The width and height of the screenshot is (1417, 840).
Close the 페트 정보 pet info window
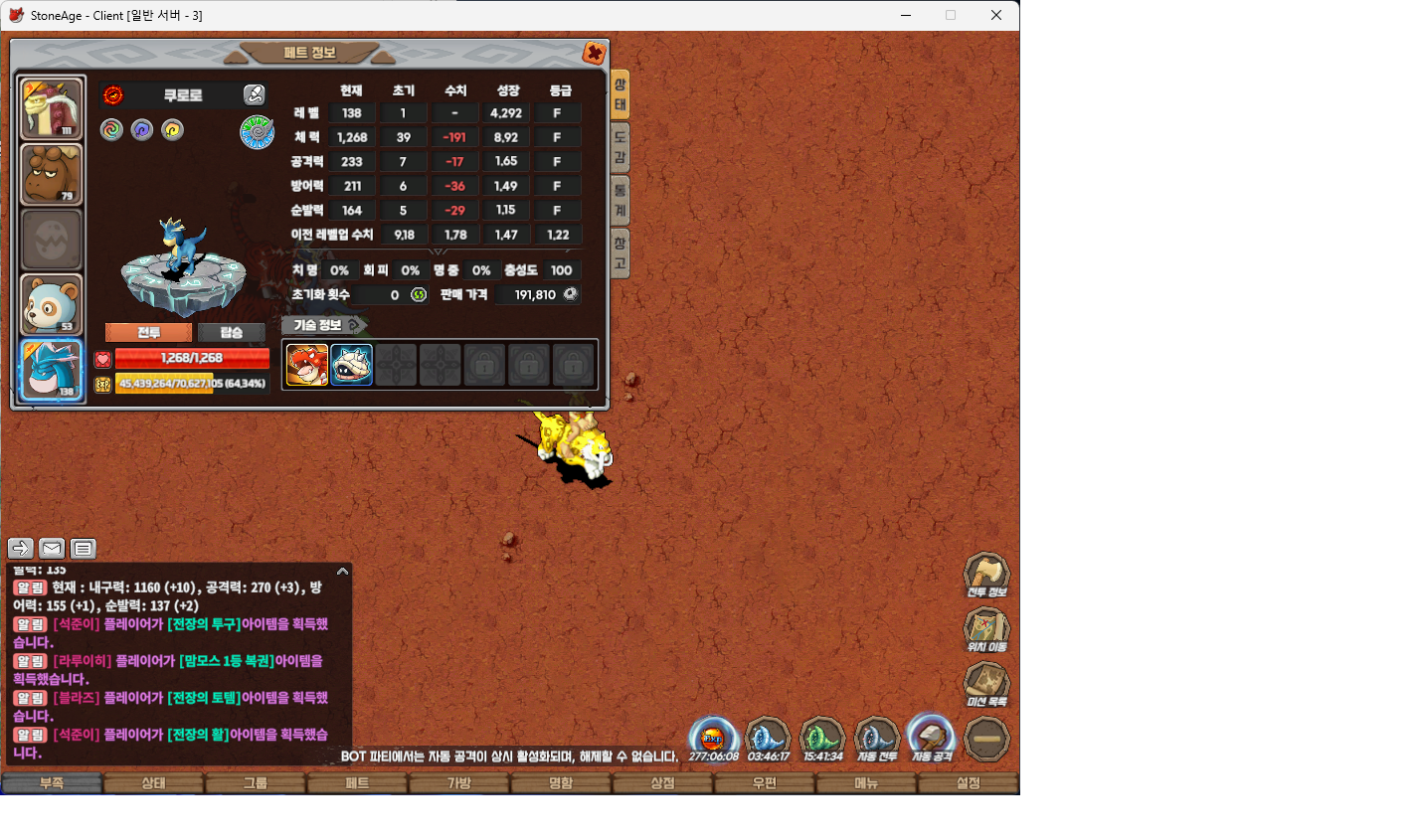point(594,54)
